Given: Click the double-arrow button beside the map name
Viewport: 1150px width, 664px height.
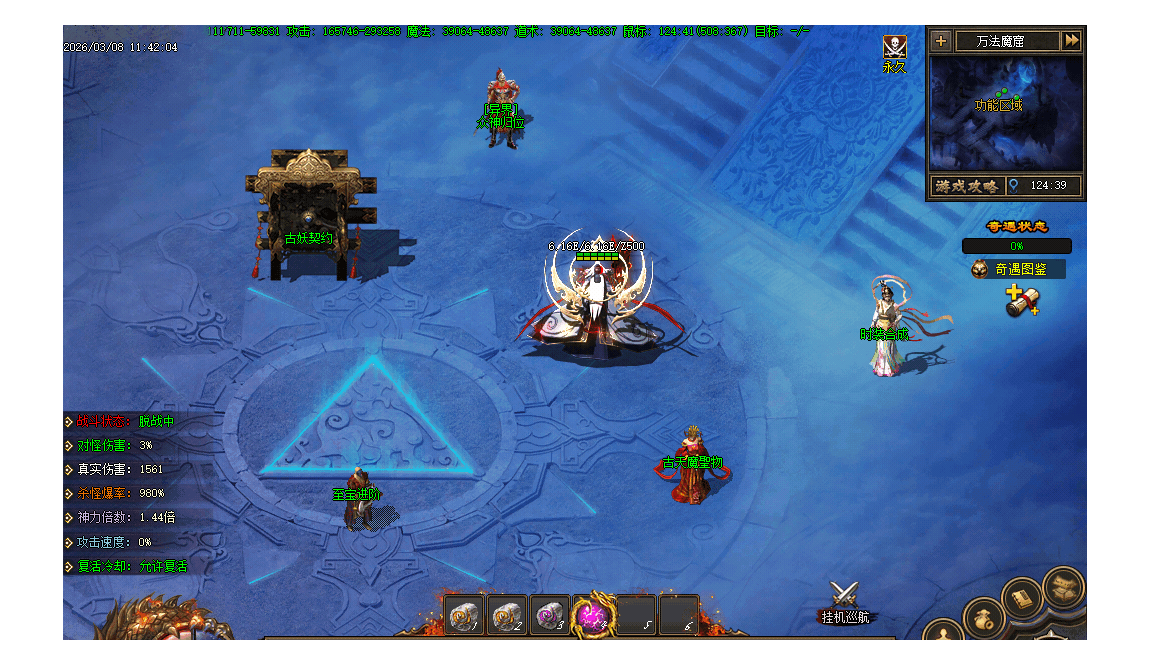Looking at the screenshot, I should click(x=1071, y=41).
